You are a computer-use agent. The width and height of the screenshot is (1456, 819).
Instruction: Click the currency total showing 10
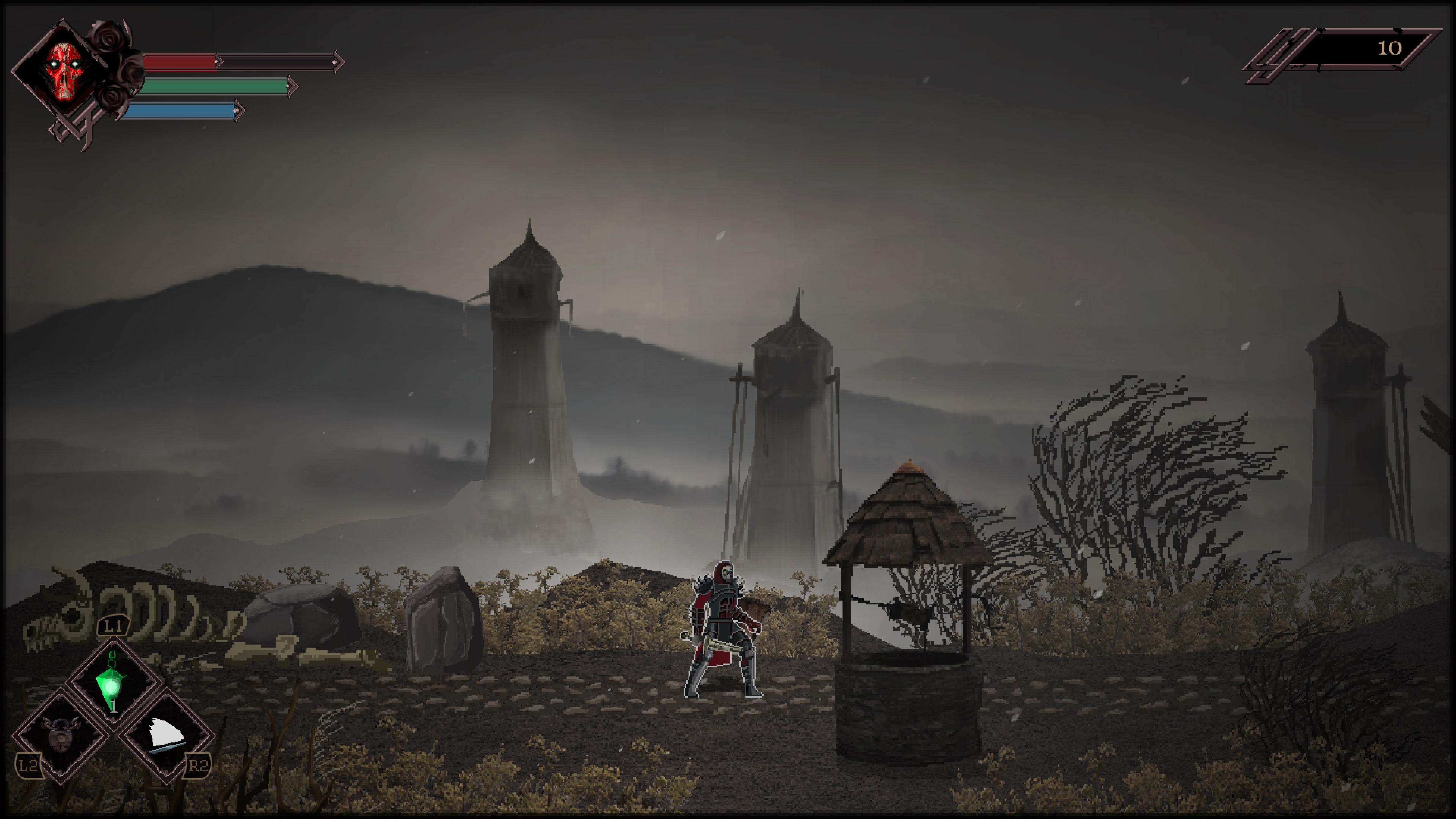[1390, 48]
